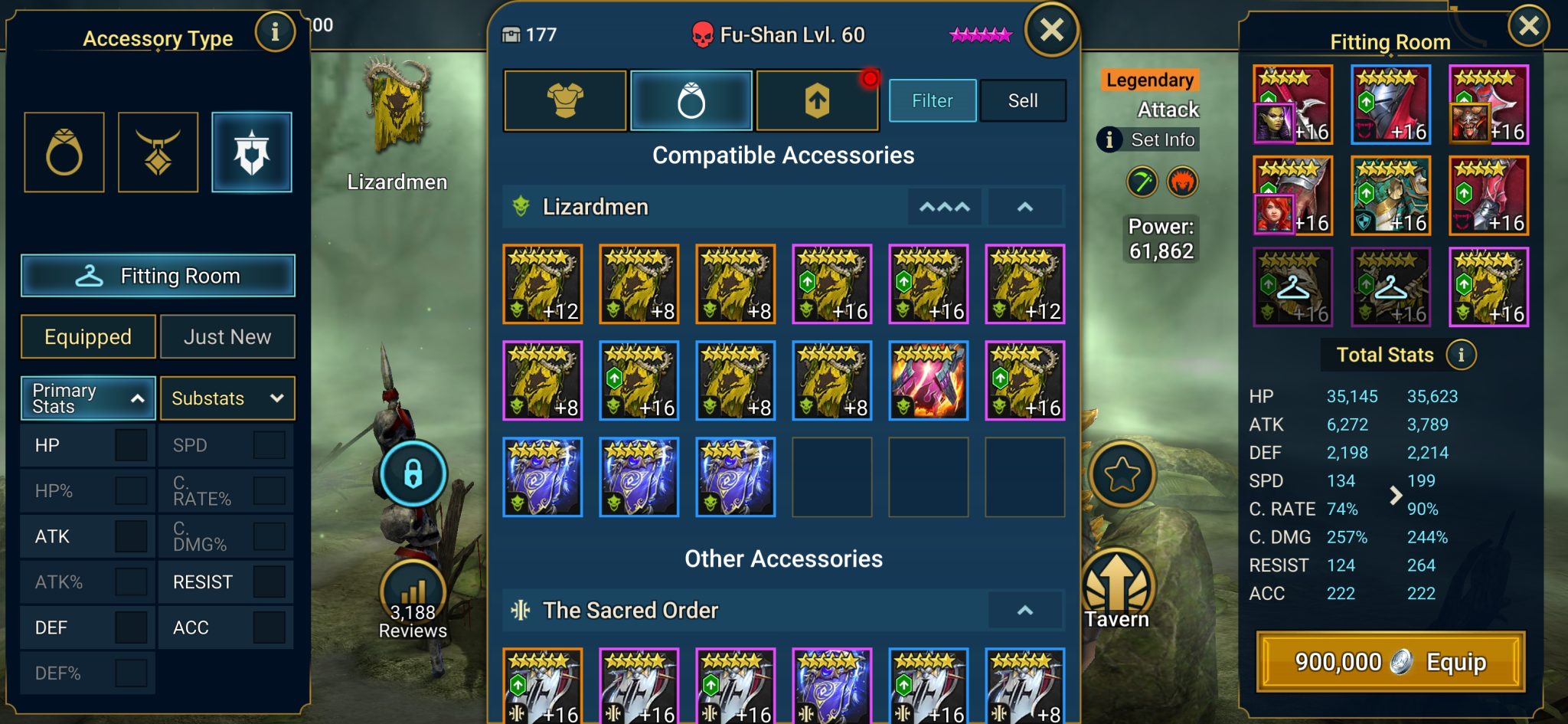
Task: Select a +16 Lizardmen banner thumbnail
Action: click(x=831, y=283)
